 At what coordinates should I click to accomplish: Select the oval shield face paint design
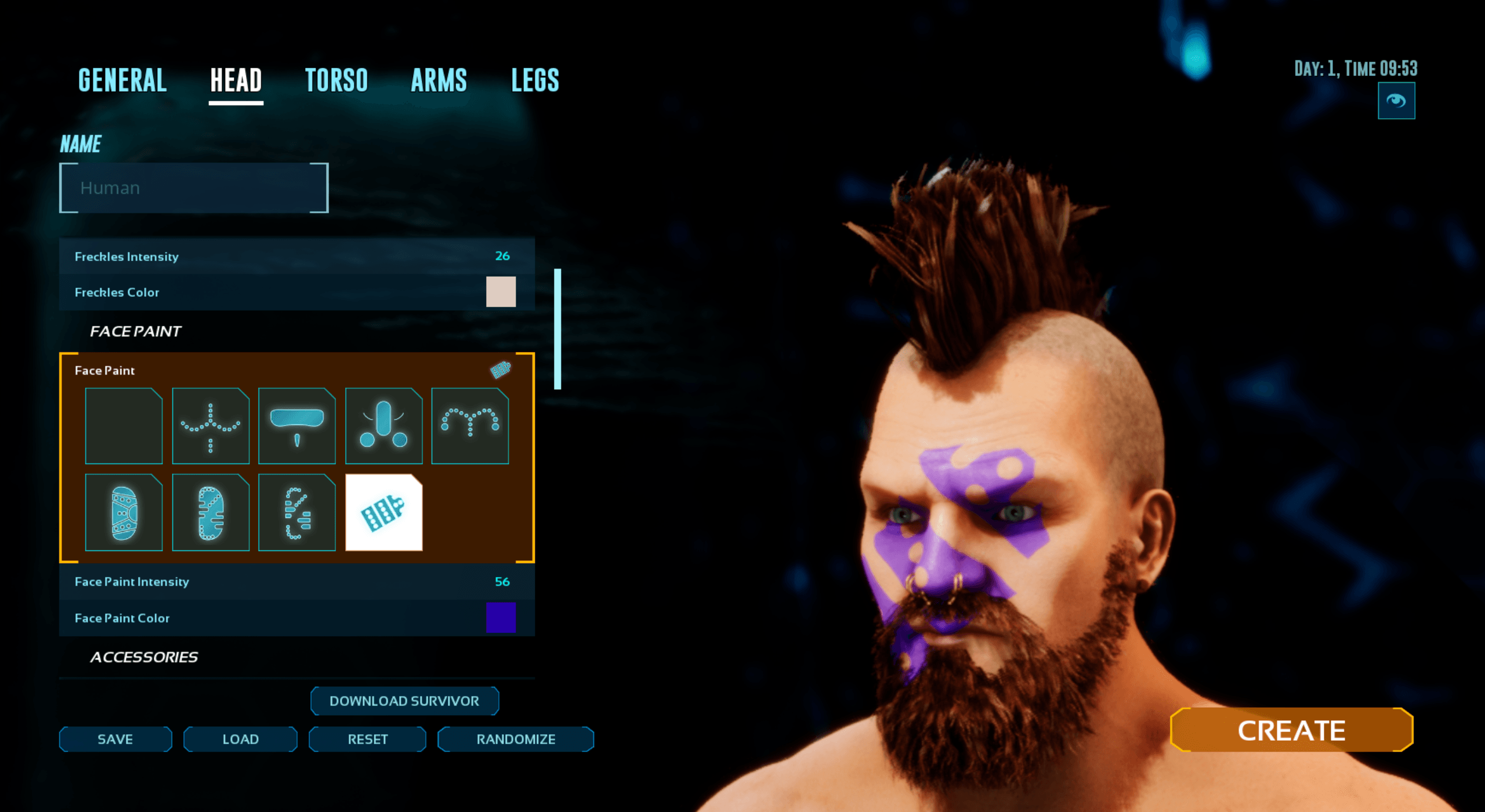click(x=124, y=513)
